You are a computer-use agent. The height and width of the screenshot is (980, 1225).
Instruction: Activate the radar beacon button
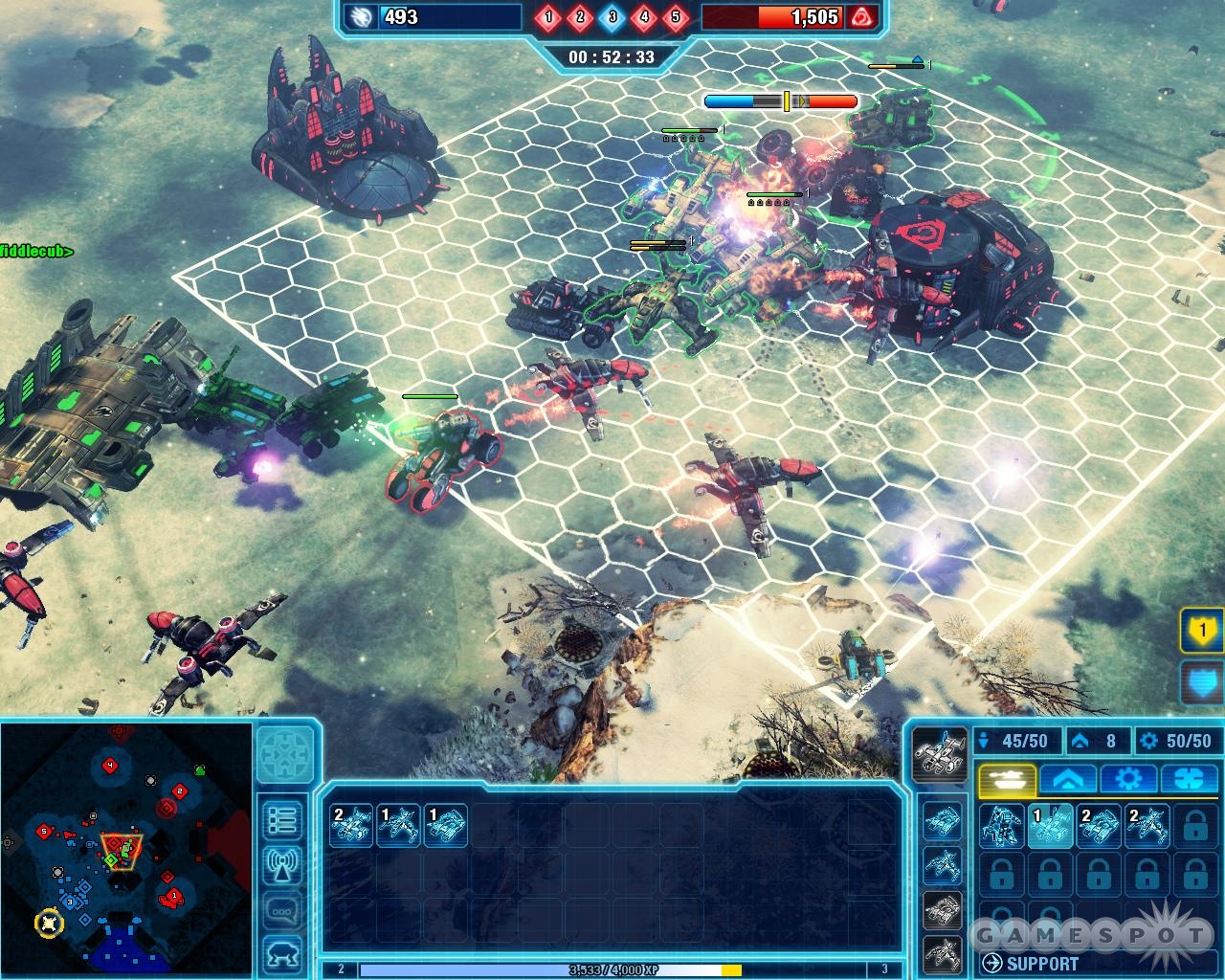click(x=284, y=865)
